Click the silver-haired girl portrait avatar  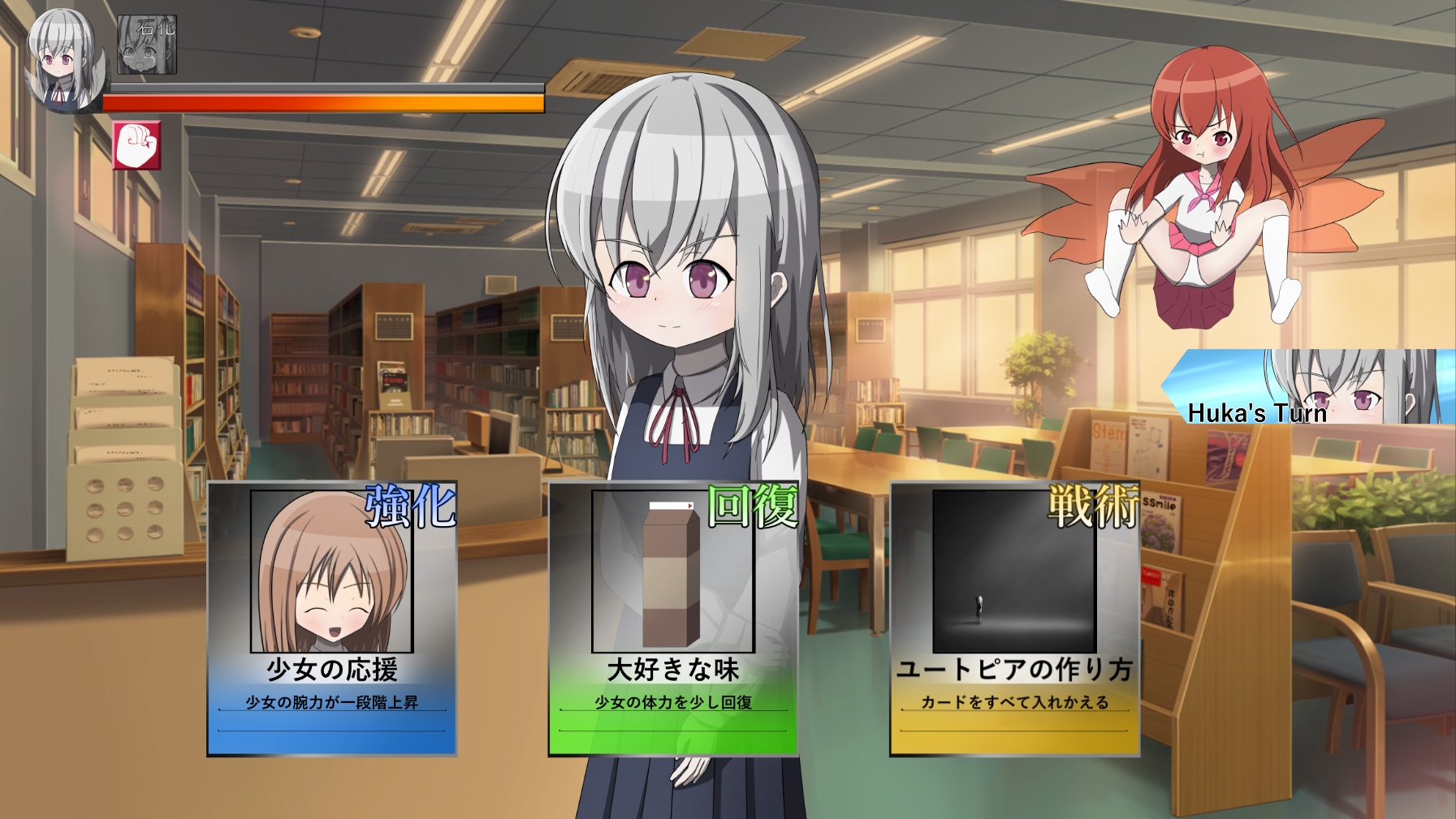63,61
